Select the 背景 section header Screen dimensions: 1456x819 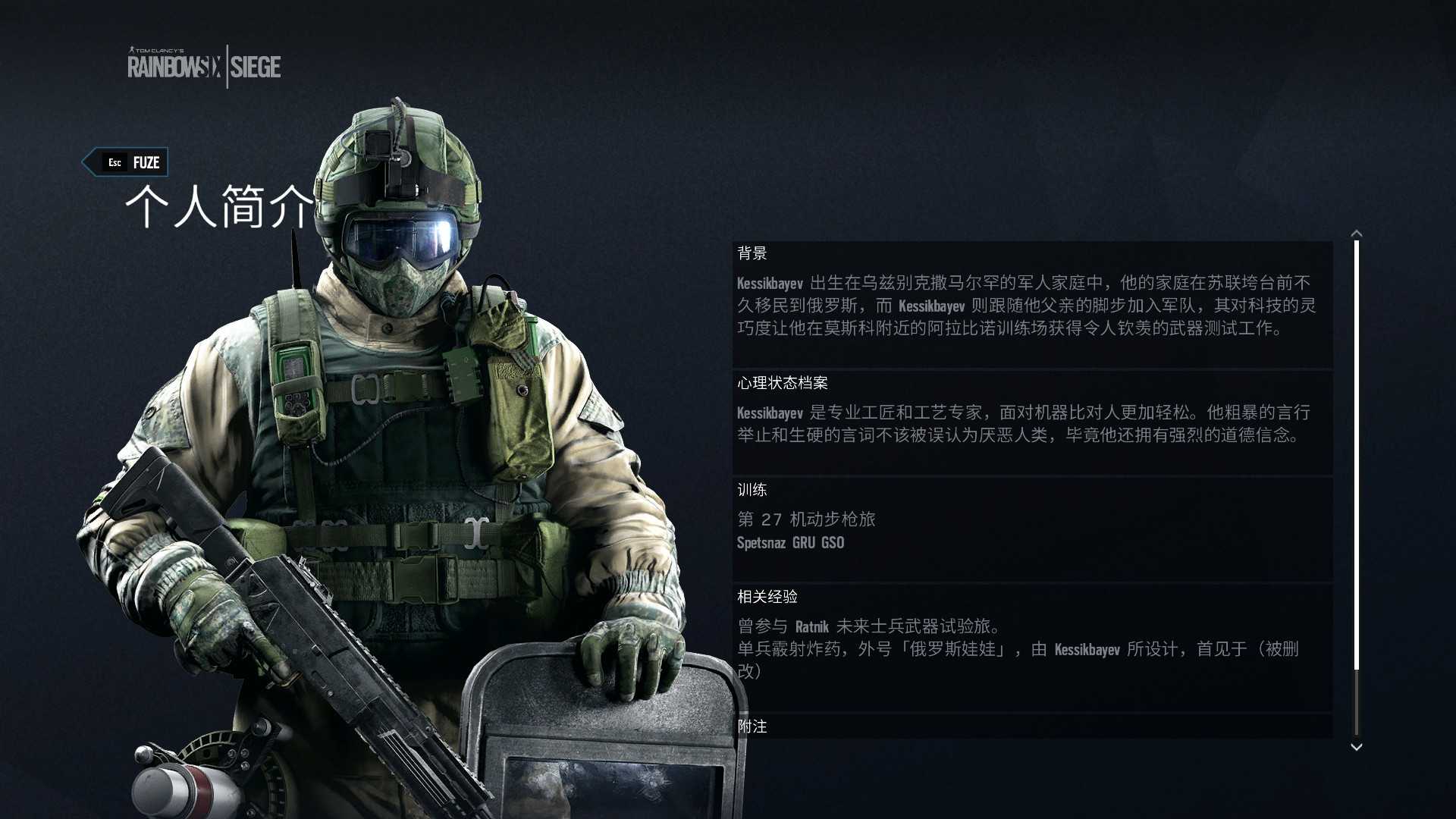coord(752,254)
